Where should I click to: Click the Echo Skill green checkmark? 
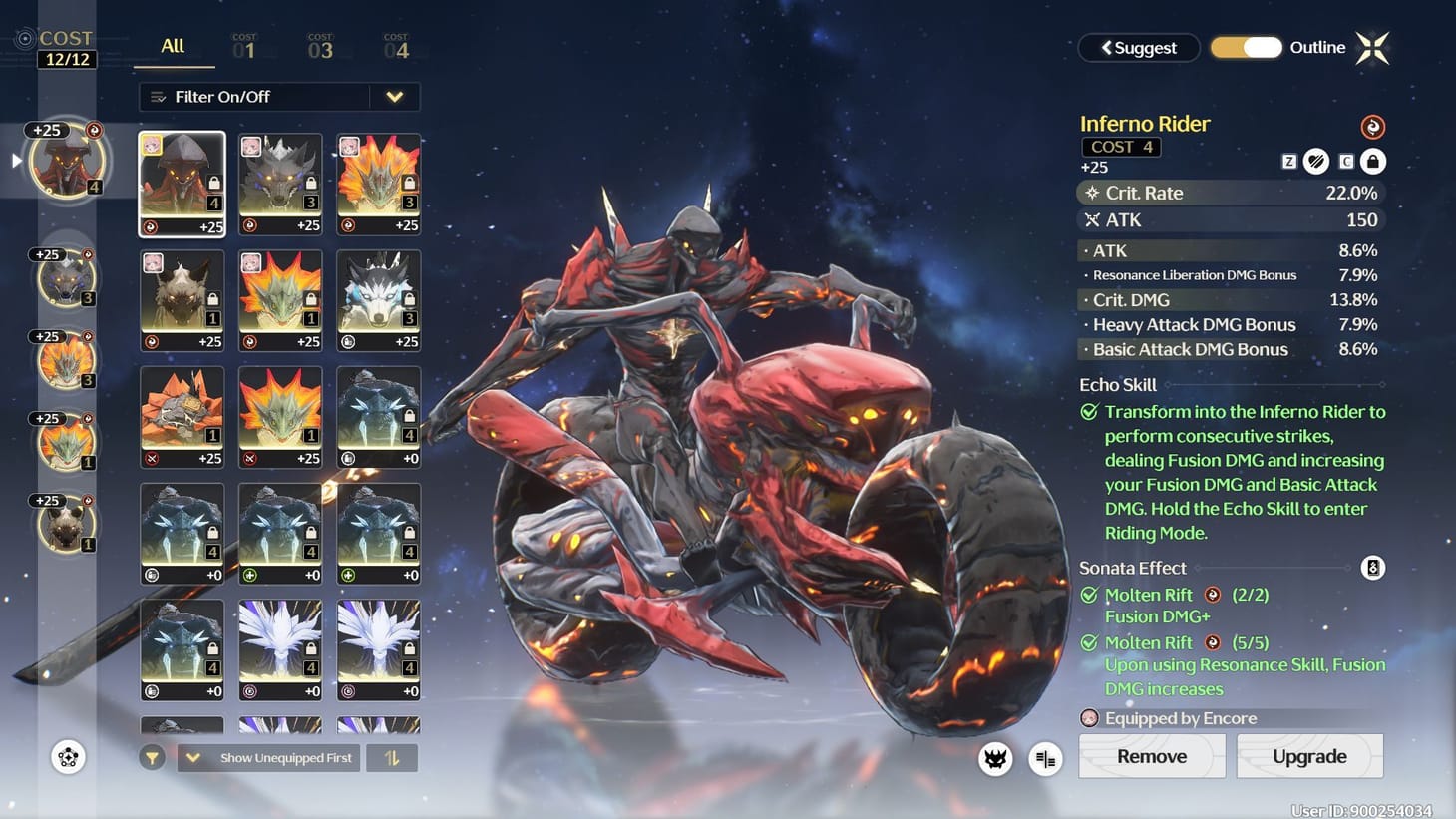pos(1090,411)
